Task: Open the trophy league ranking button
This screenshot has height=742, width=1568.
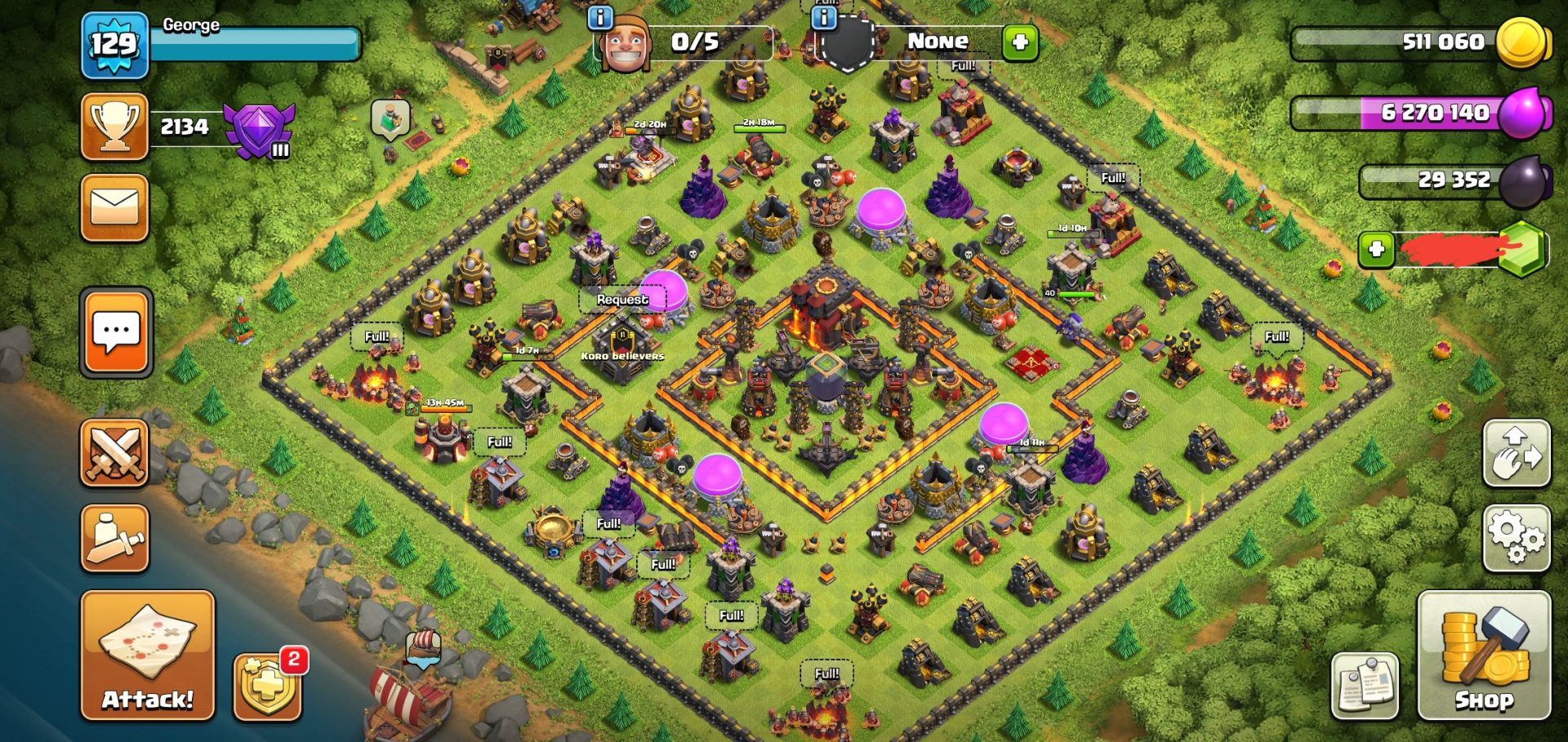Action: (115, 127)
